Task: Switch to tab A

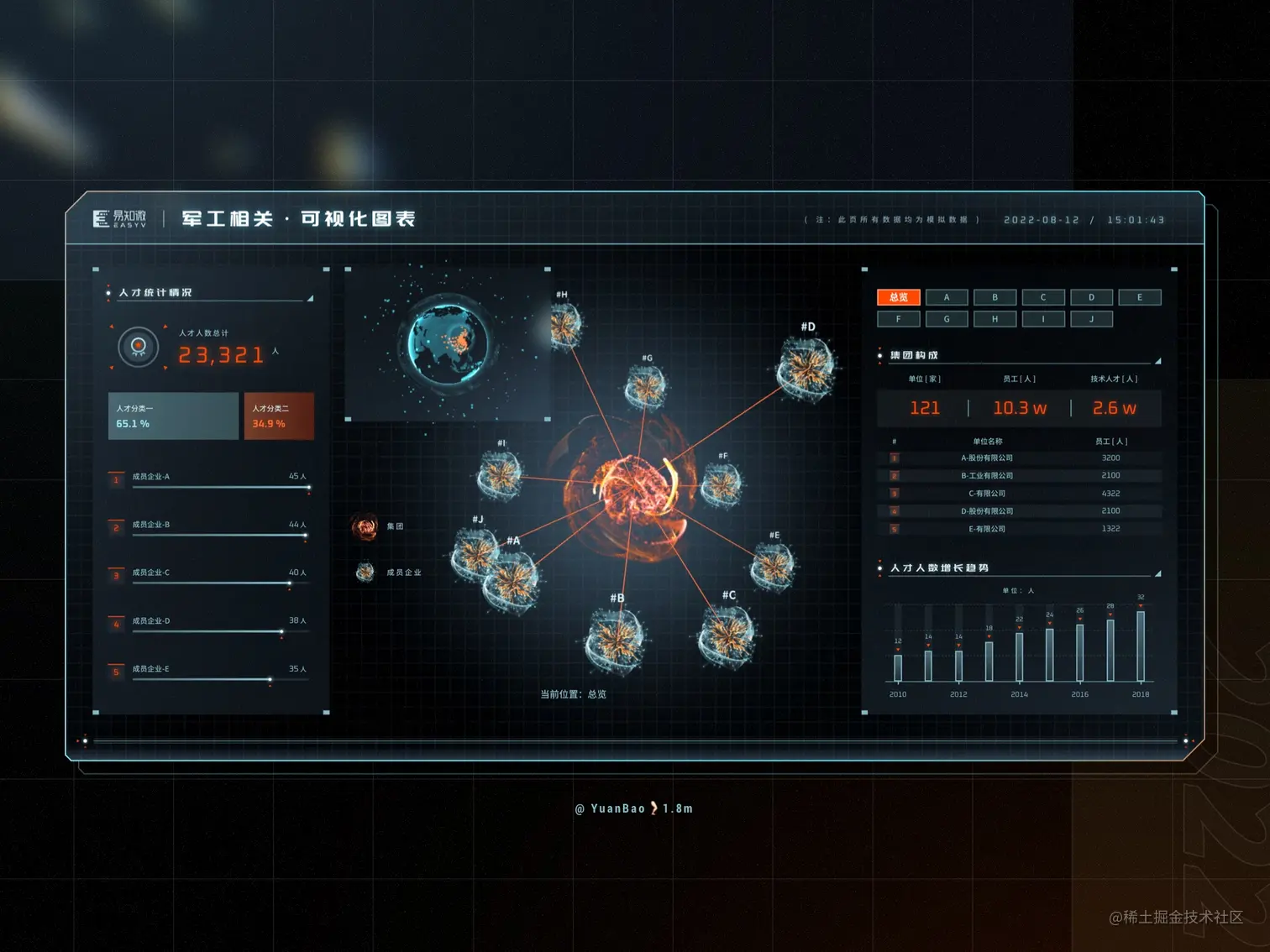Action: 947,297
